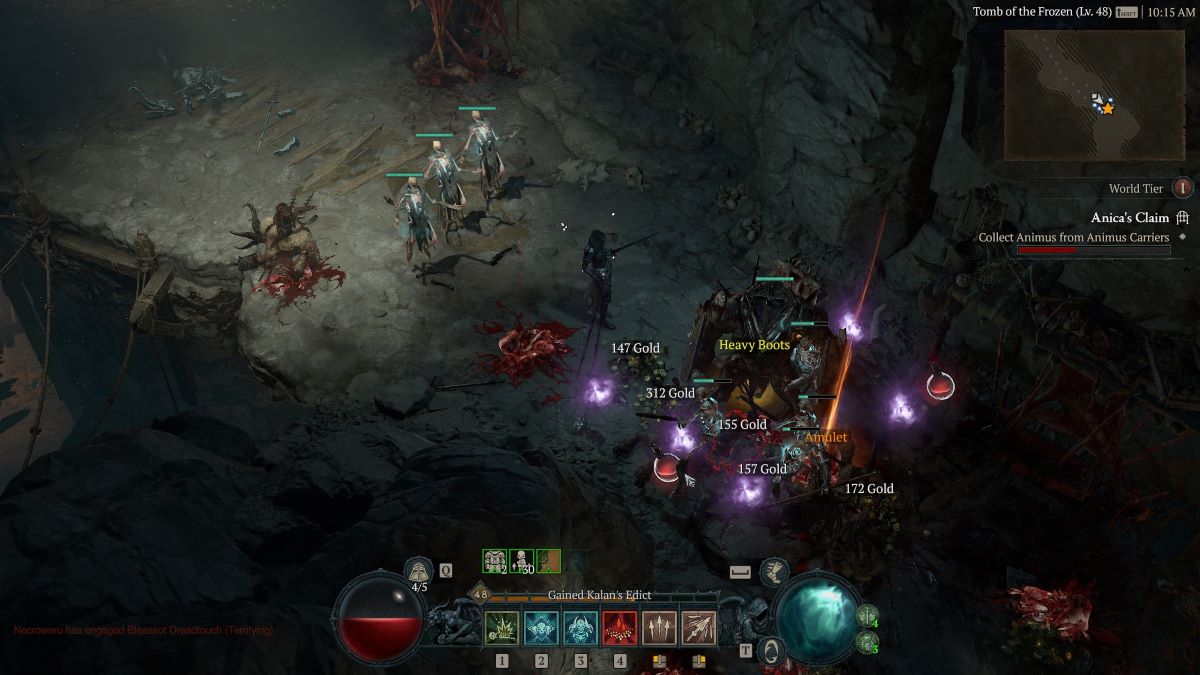The image size is (1200, 675).
Task: Collect the 147 Gold loot label
Action: click(x=635, y=348)
